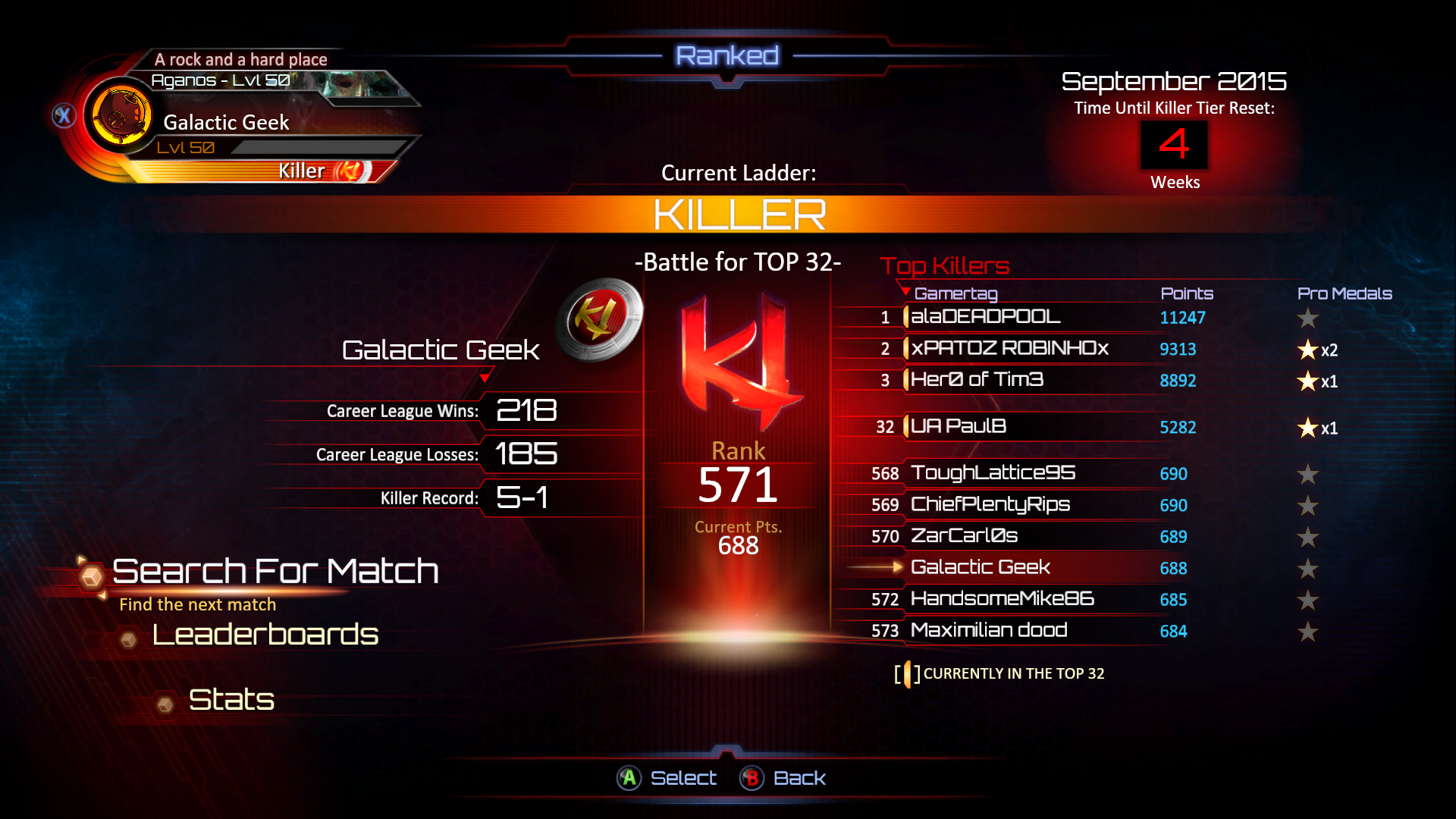Select the Her0 of Tim3 row

point(977,380)
